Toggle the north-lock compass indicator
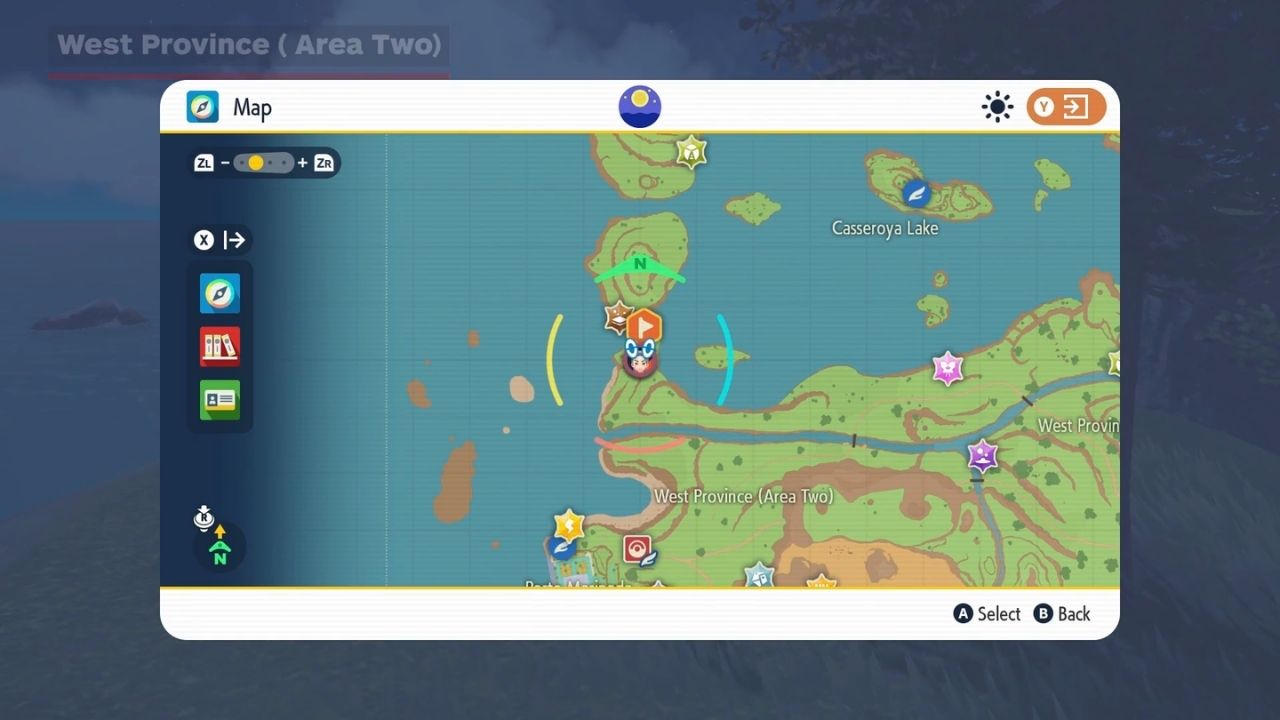Viewport: 1280px width, 720px height. coord(219,546)
